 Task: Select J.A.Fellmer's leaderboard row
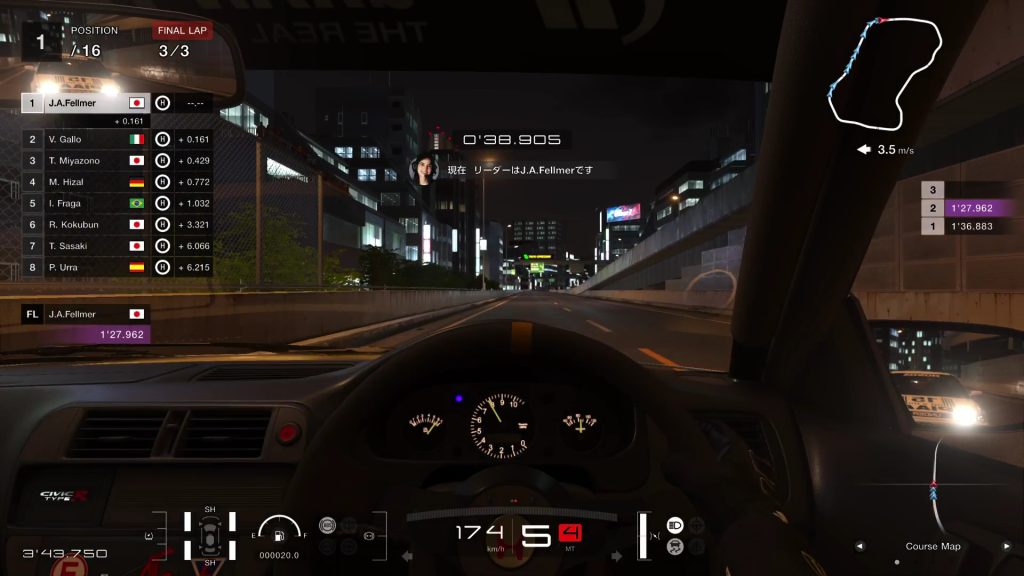pos(85,103)
